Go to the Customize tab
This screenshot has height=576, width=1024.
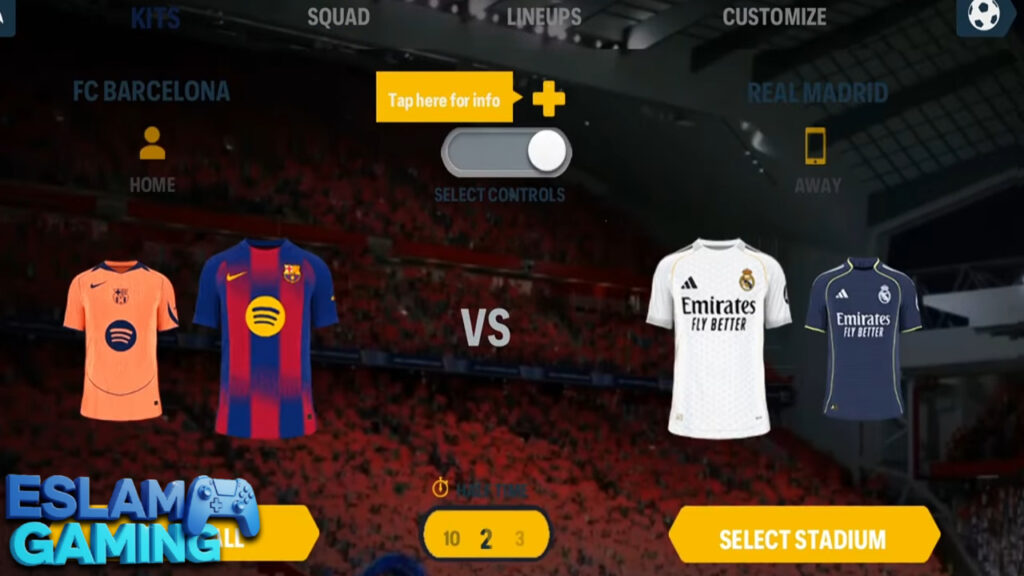(x=774, y=17)
